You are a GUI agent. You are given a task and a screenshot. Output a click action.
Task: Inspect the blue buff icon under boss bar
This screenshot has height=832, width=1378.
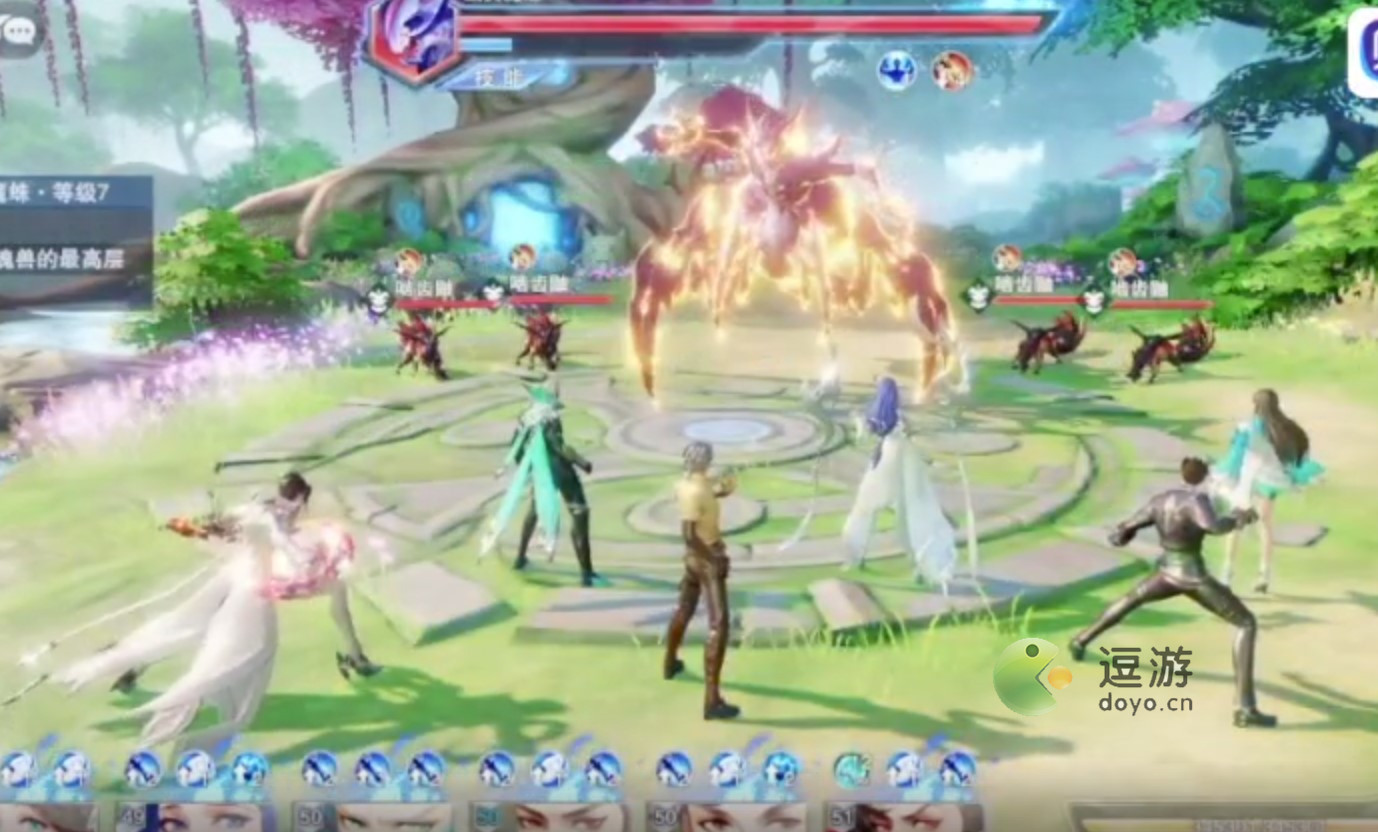[897, 71]
